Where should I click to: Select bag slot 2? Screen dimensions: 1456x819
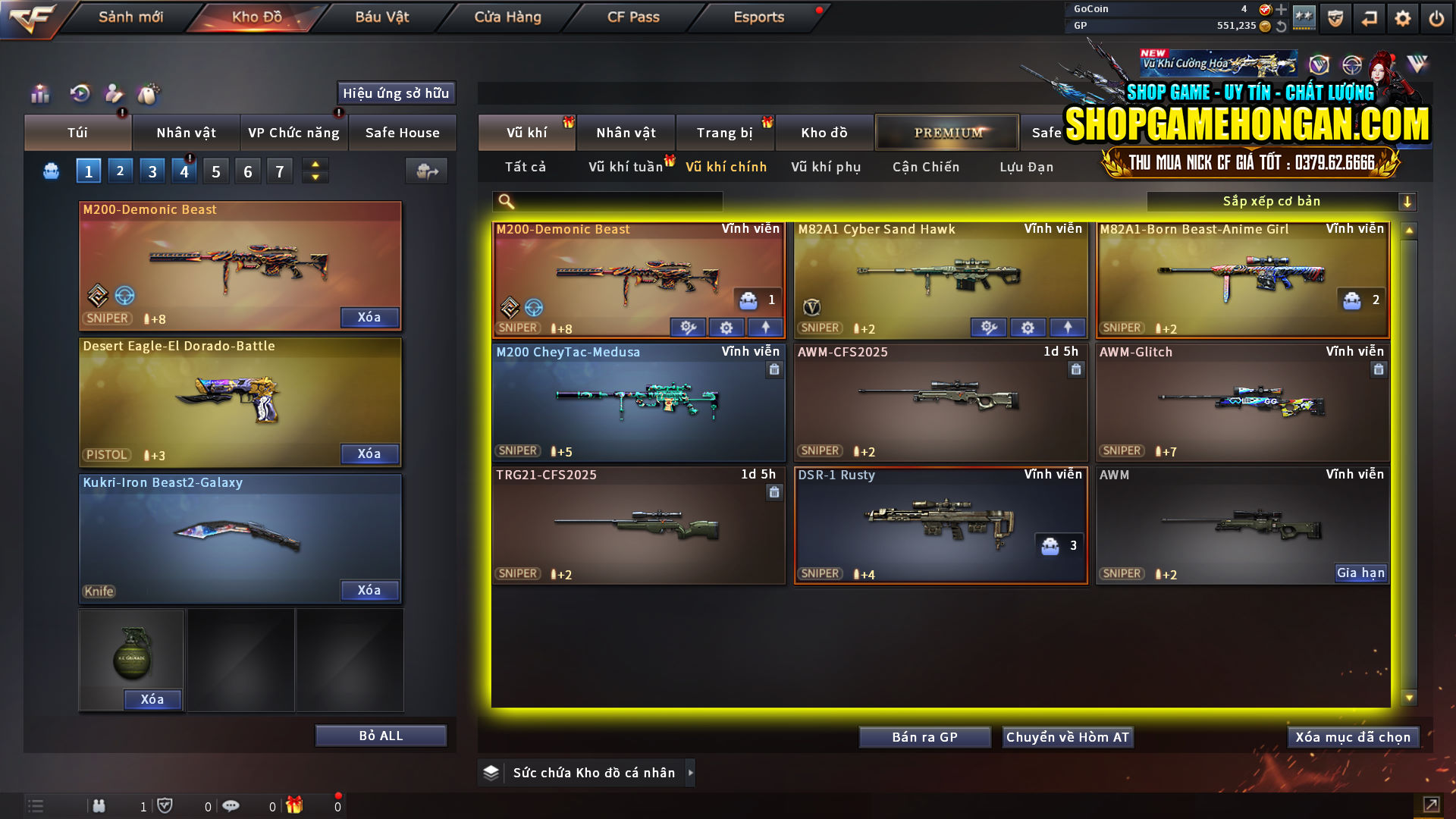click(x=120, y=171)
